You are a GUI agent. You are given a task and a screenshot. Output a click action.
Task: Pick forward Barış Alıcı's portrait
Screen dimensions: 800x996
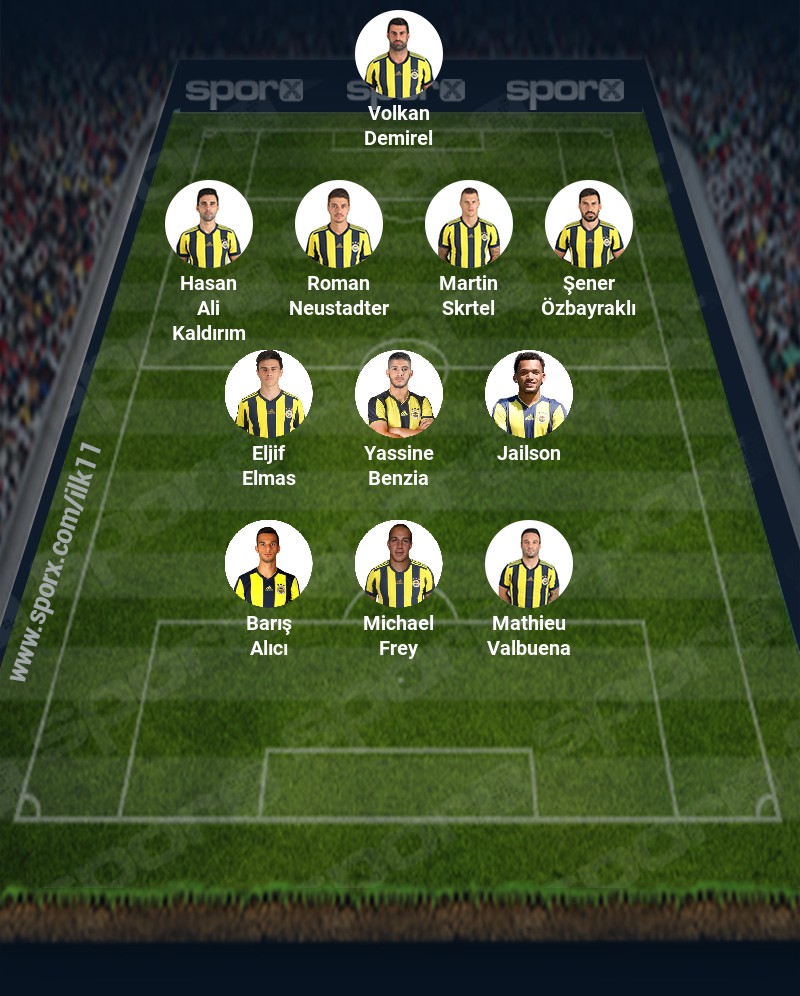[269, 564]
